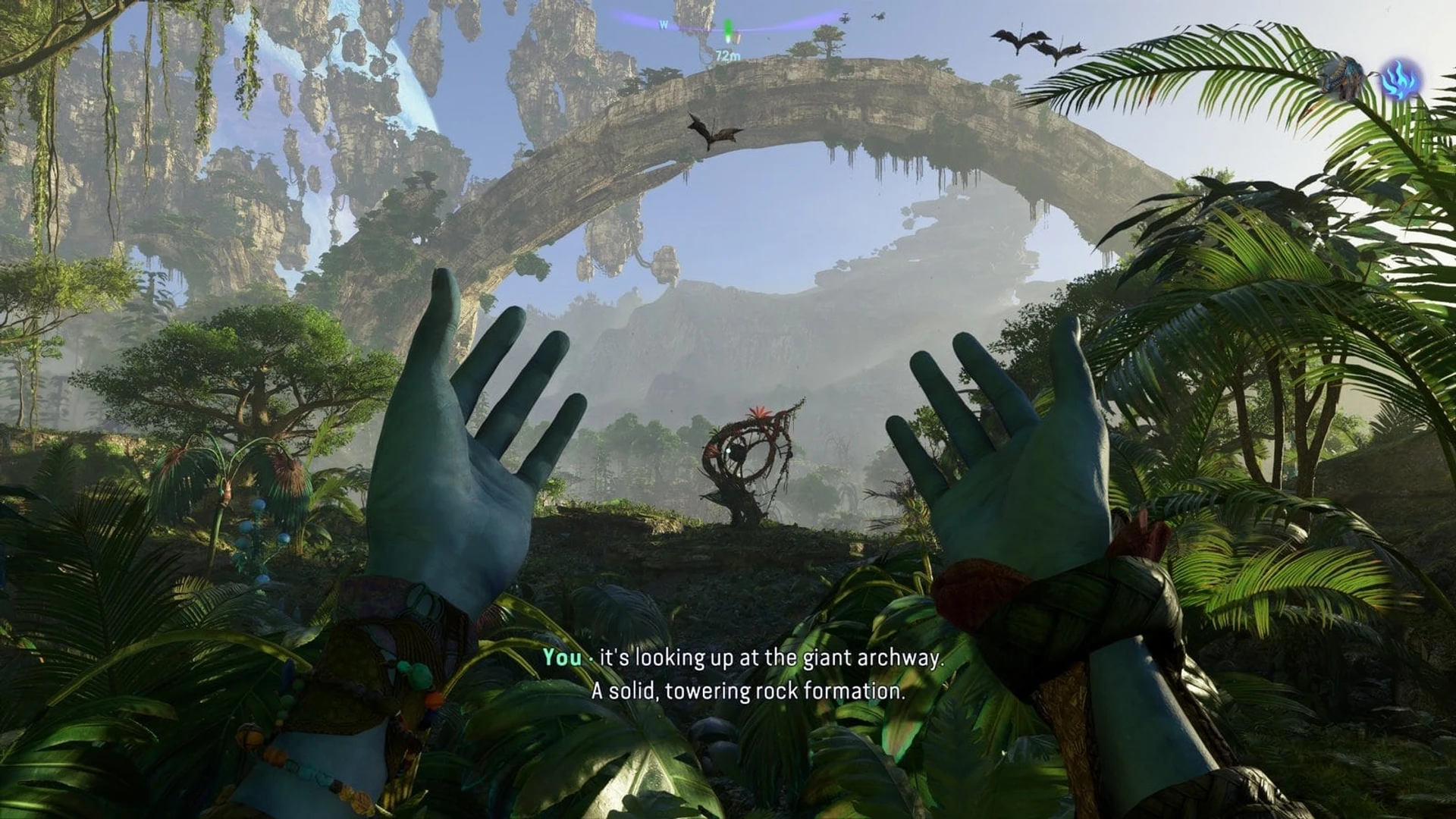Viewport: 1456px width, 819px height.
Task: Click the 72m distance indicator
Action: click(726, 55)
